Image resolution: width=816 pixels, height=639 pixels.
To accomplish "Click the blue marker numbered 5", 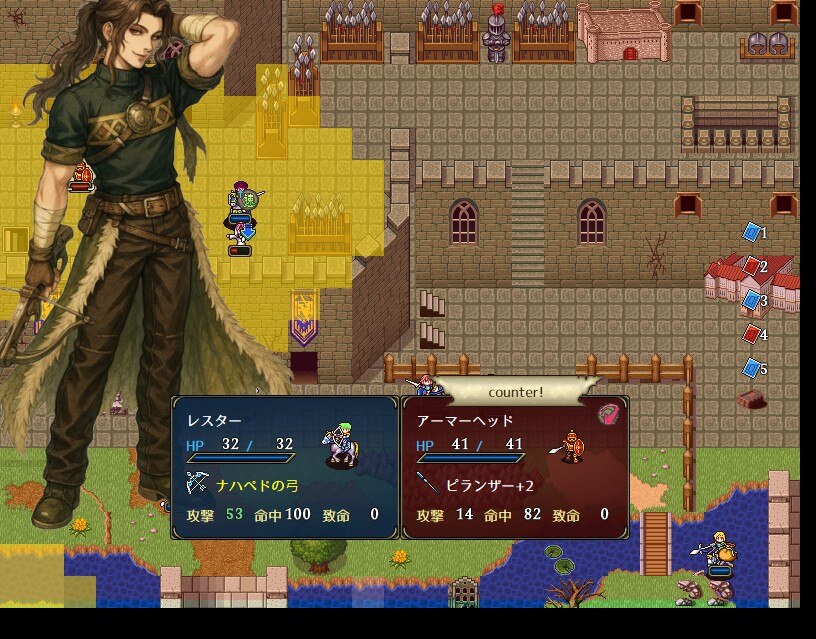I will pyautogui.click(x=751, y=368).
